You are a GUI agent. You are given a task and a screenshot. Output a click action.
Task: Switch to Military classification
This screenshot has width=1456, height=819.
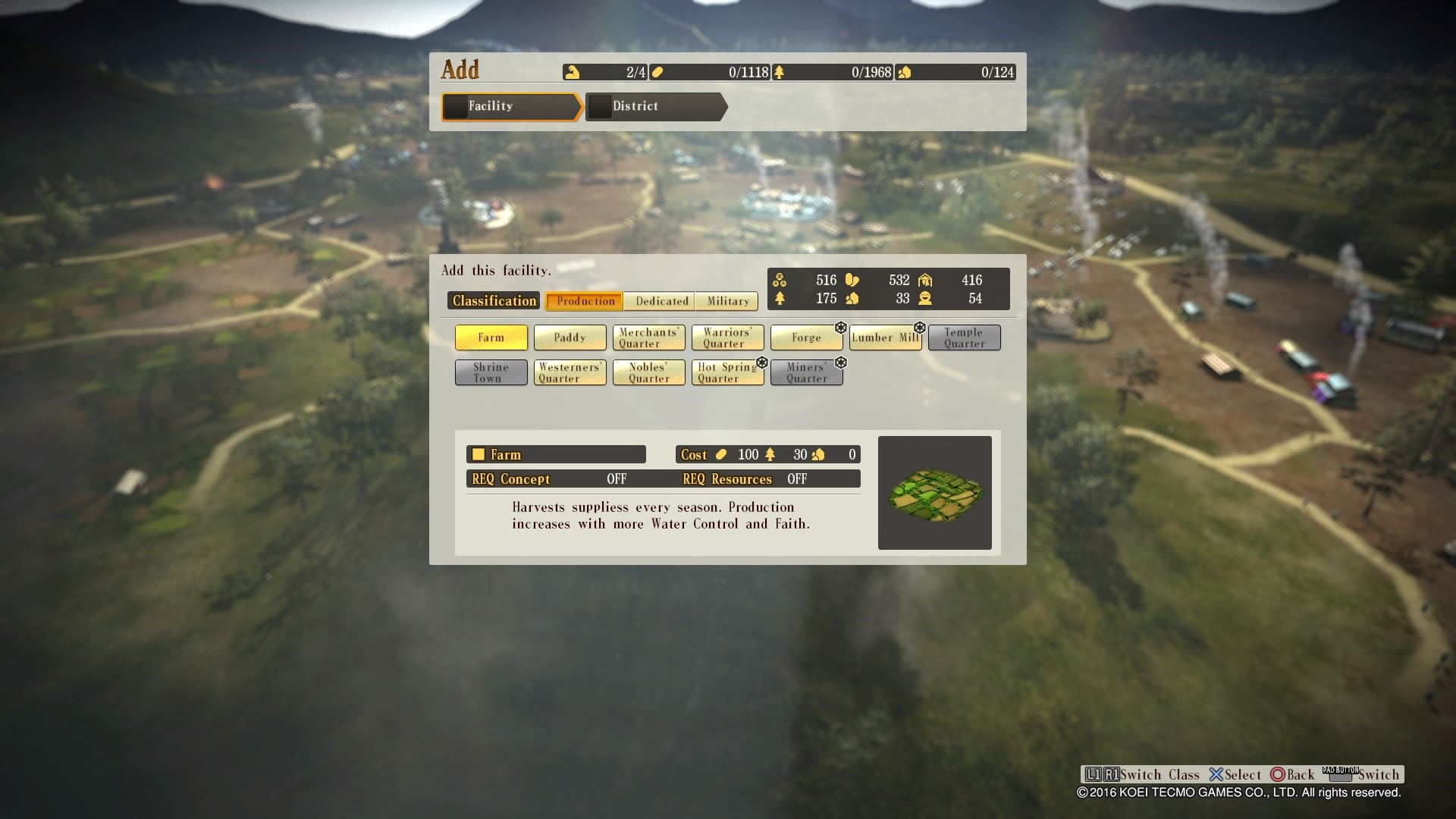tap(727, 301)
